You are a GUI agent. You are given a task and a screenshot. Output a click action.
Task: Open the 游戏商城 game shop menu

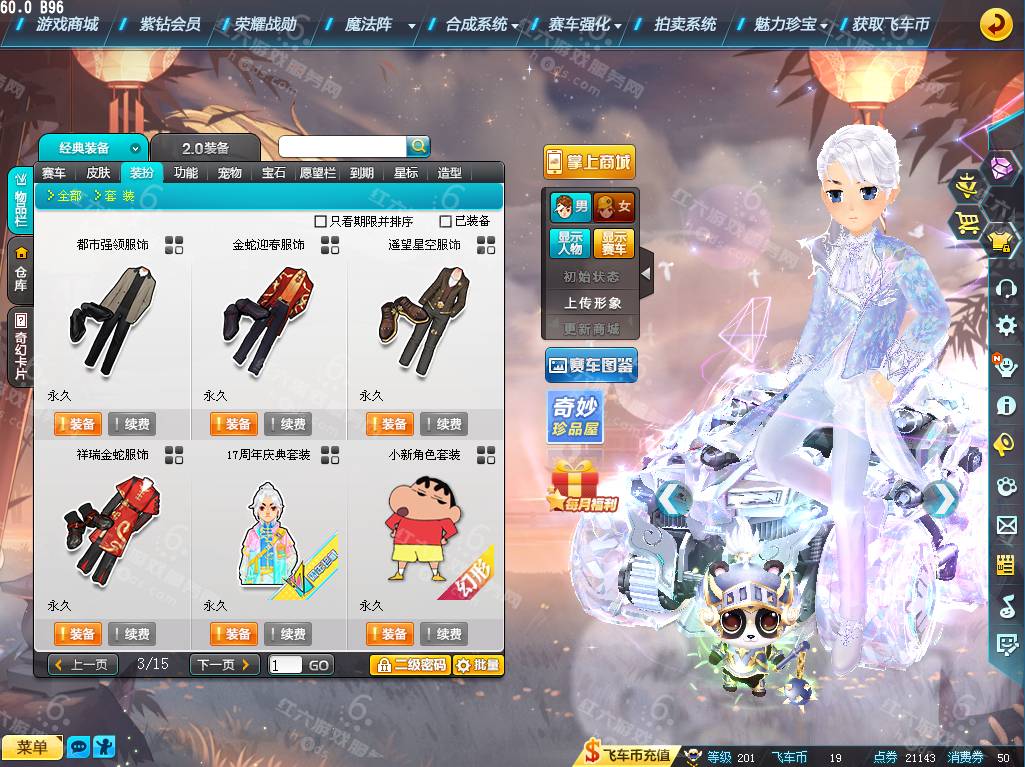coord(66,24)
